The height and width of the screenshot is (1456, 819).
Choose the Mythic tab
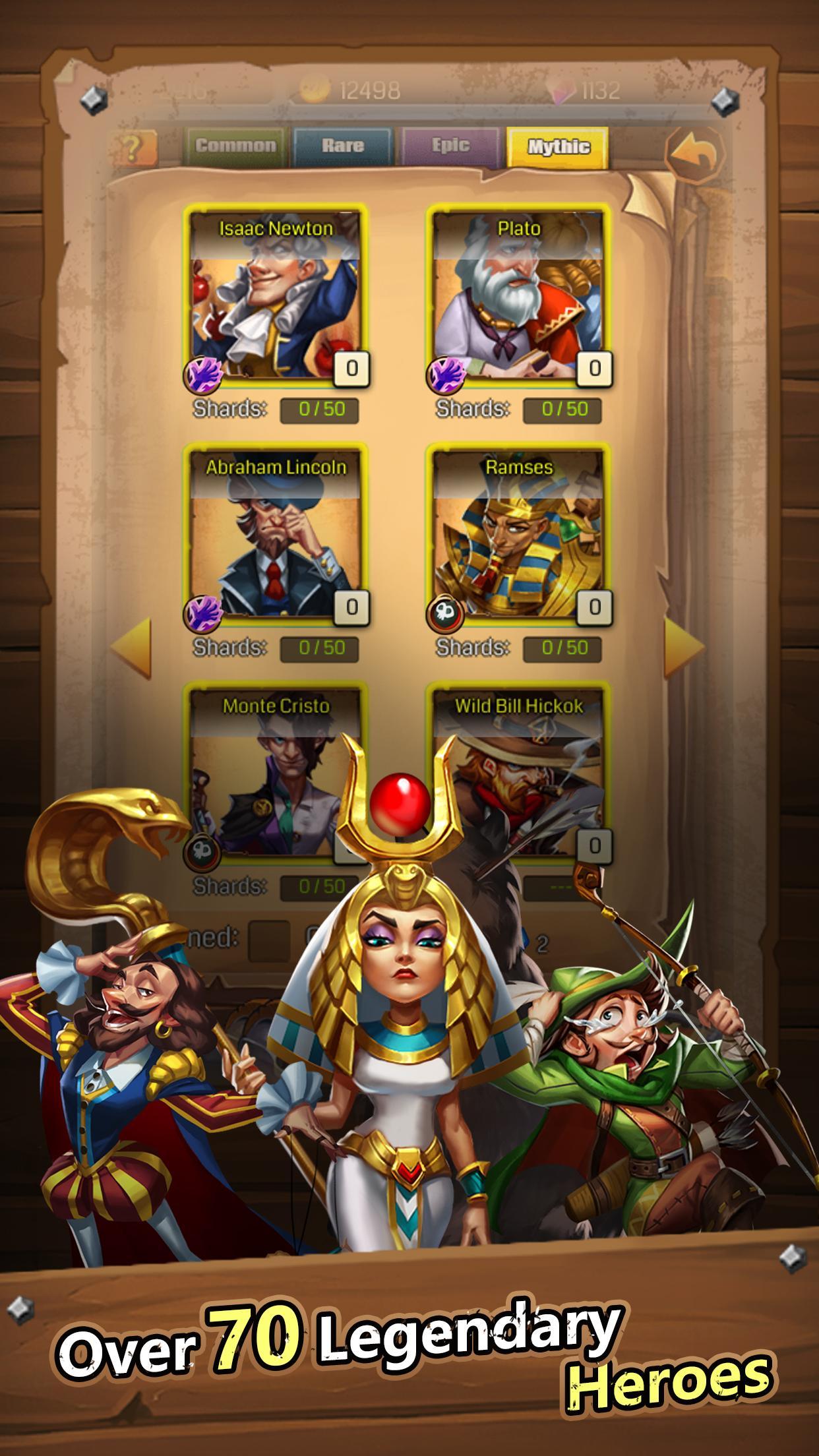[557, 146]
